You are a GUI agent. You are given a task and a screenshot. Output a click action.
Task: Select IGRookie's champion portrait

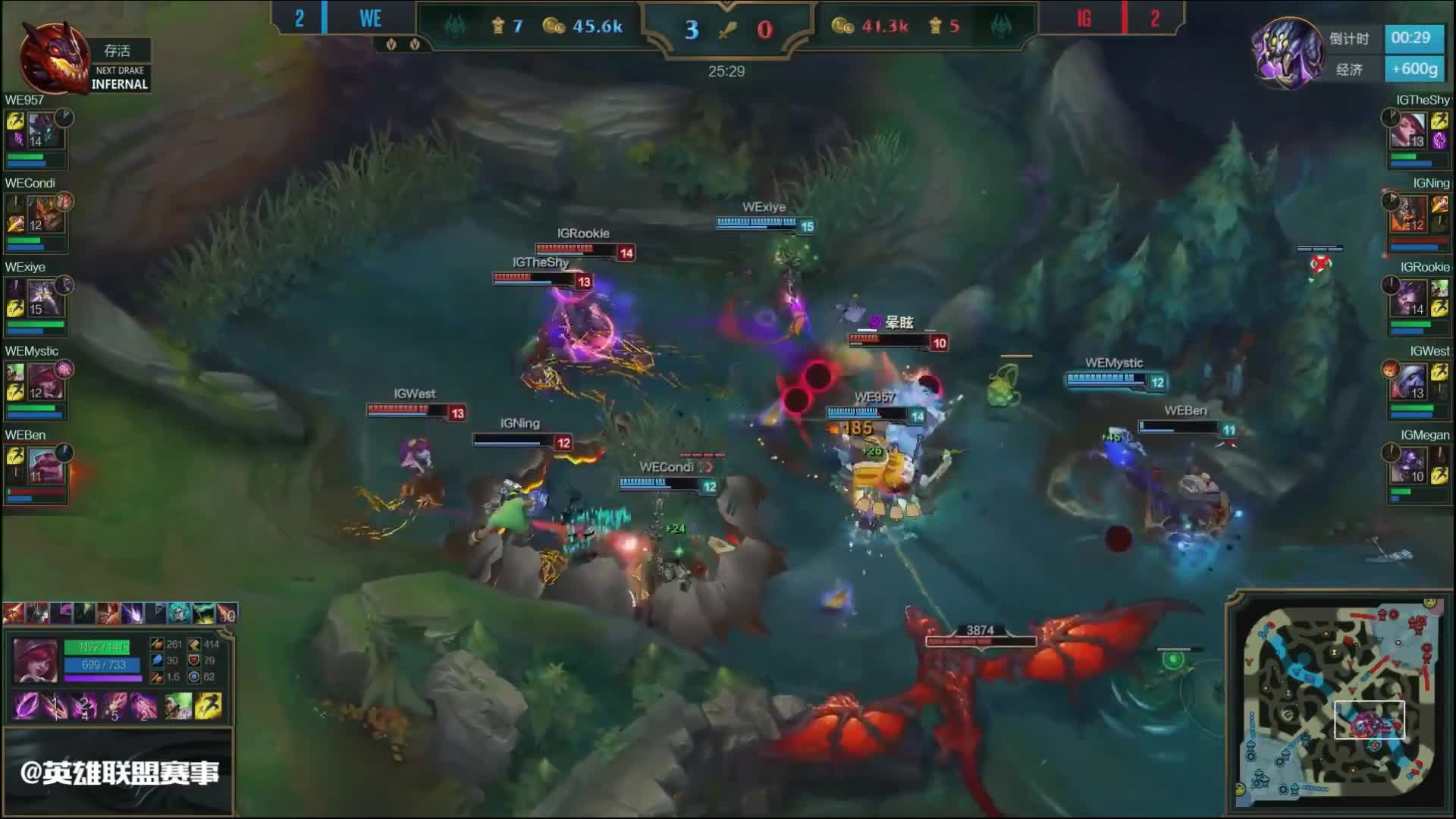(x=1410, y=298)
